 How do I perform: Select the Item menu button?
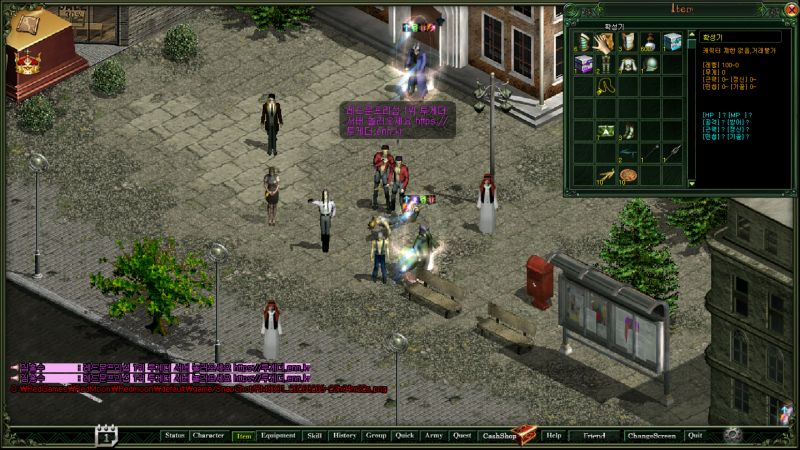click(244, 436)
